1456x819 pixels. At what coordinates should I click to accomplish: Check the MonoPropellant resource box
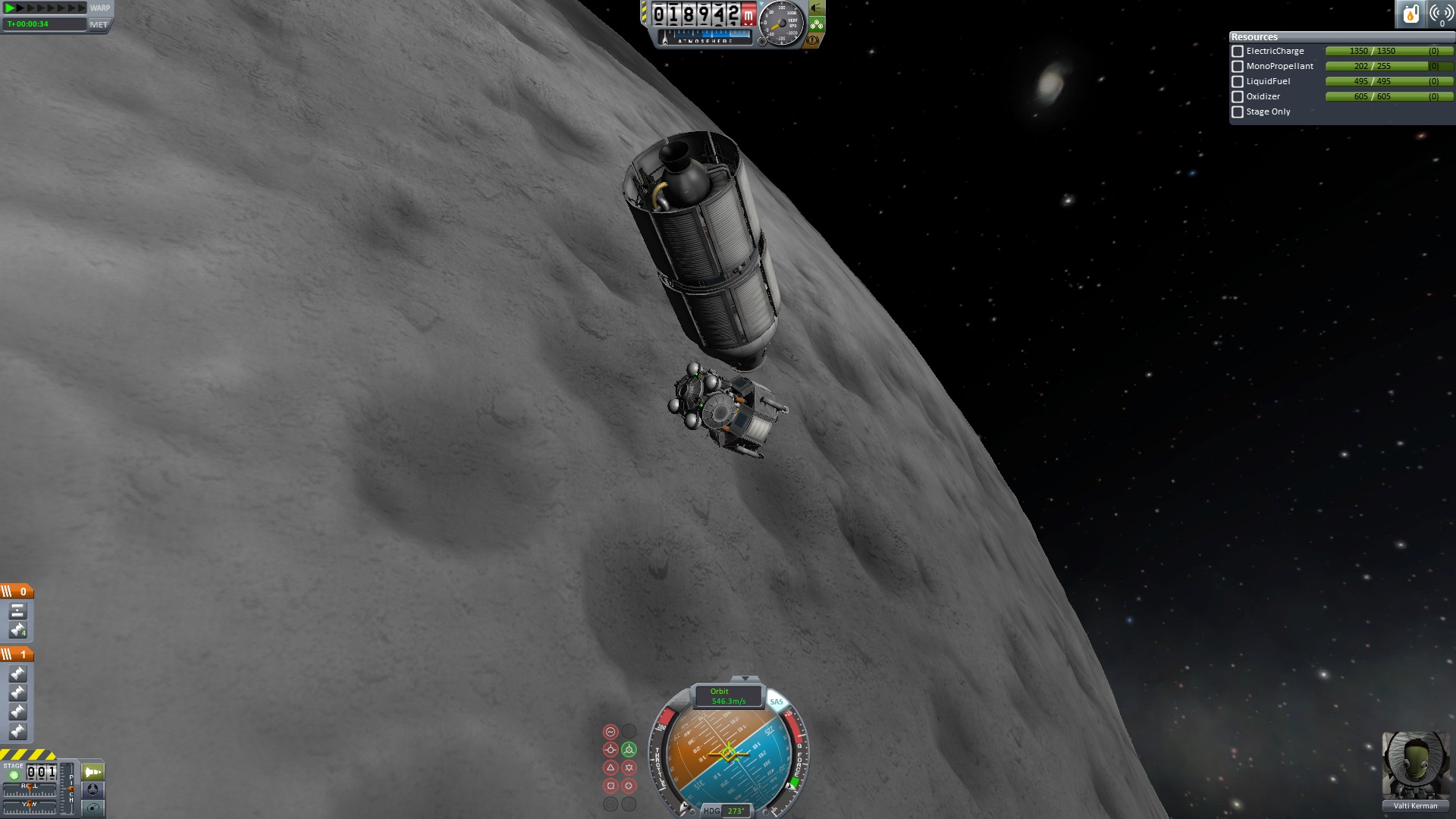tap(1238, 67)
